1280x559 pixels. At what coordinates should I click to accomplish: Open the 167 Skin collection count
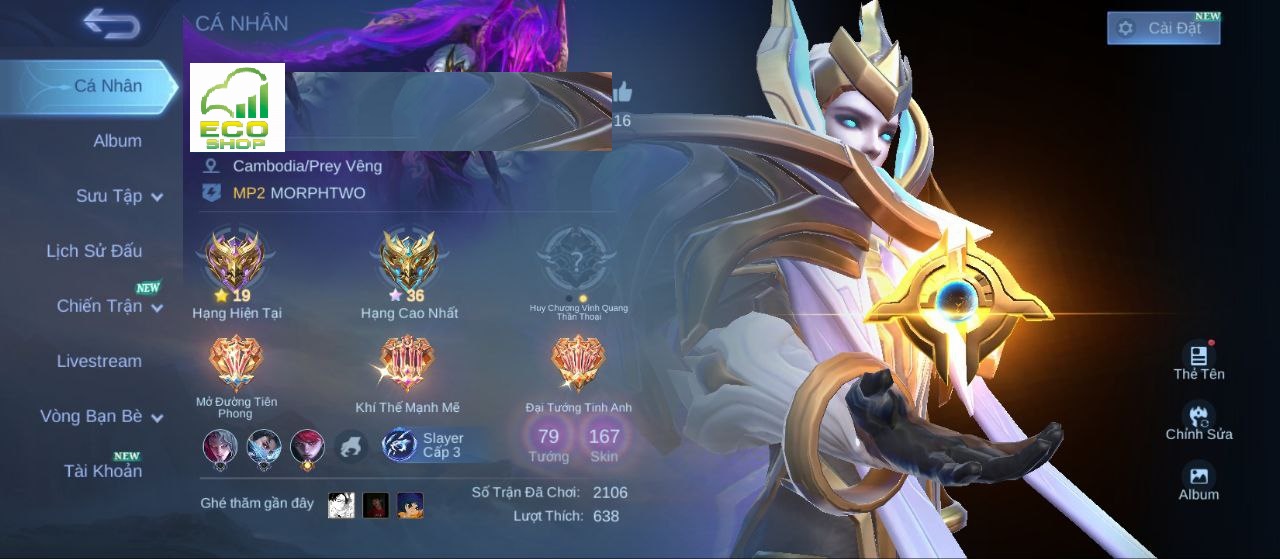(x=604, y=441)
